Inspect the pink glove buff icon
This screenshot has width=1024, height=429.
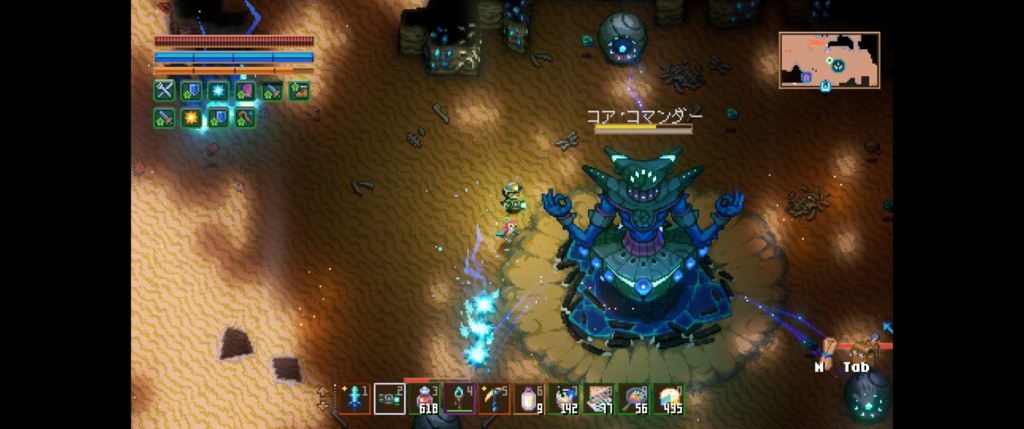click(x=245, y=91)
